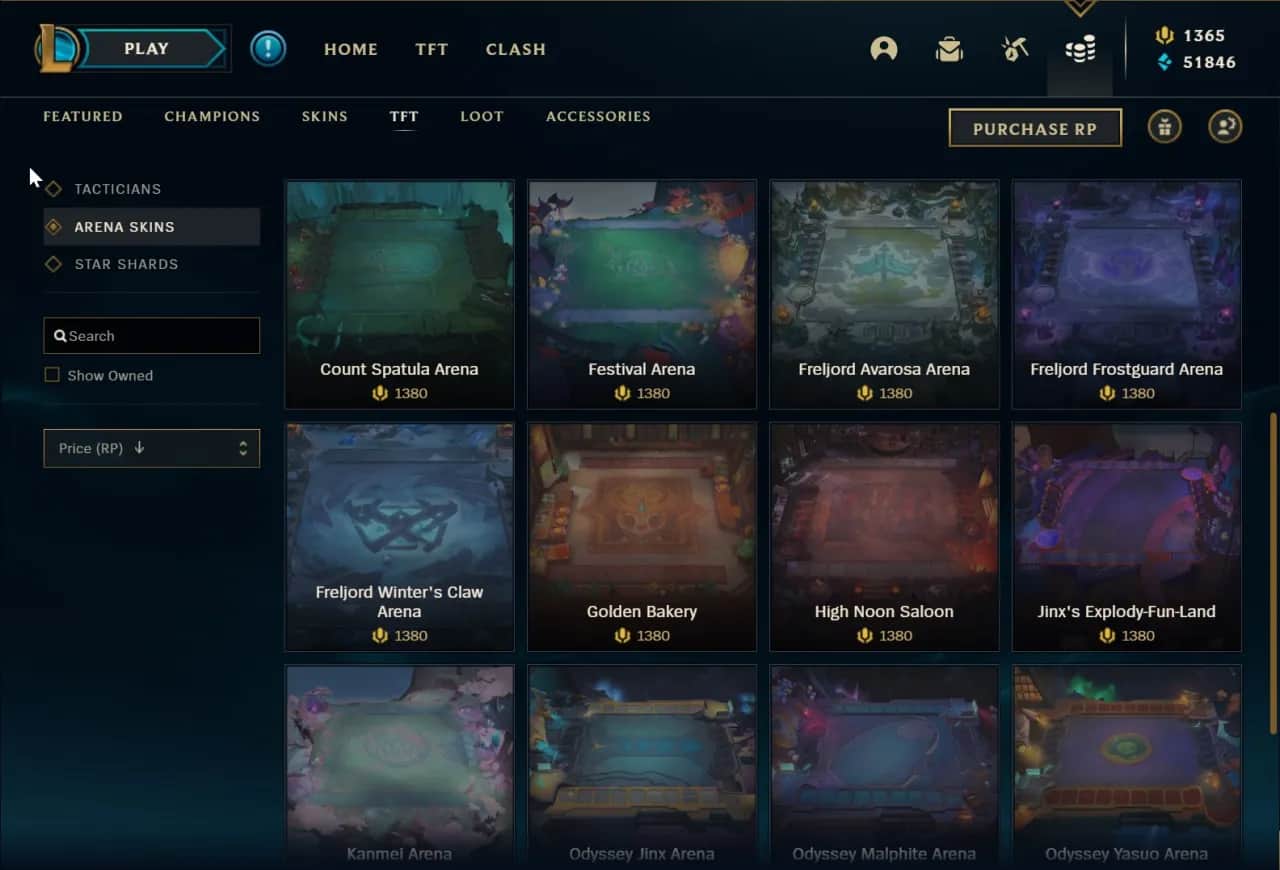This screenshot has width=1280, height=870.
Task: Toggle the Show Owned checkbox
Action: click(52, 375)
